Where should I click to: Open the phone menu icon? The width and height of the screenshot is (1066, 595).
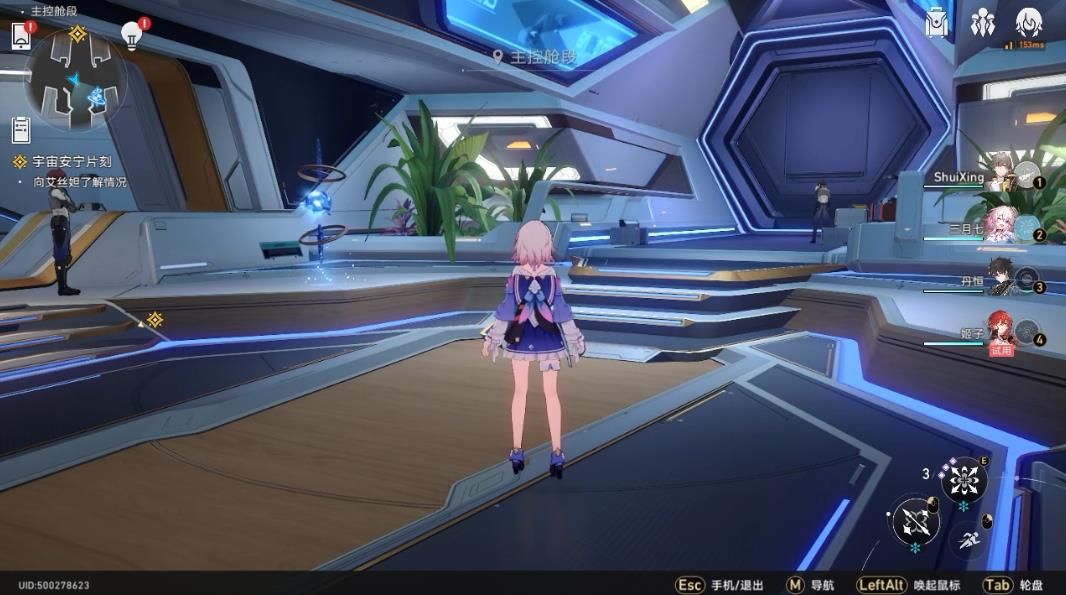[x=20, y=36]
